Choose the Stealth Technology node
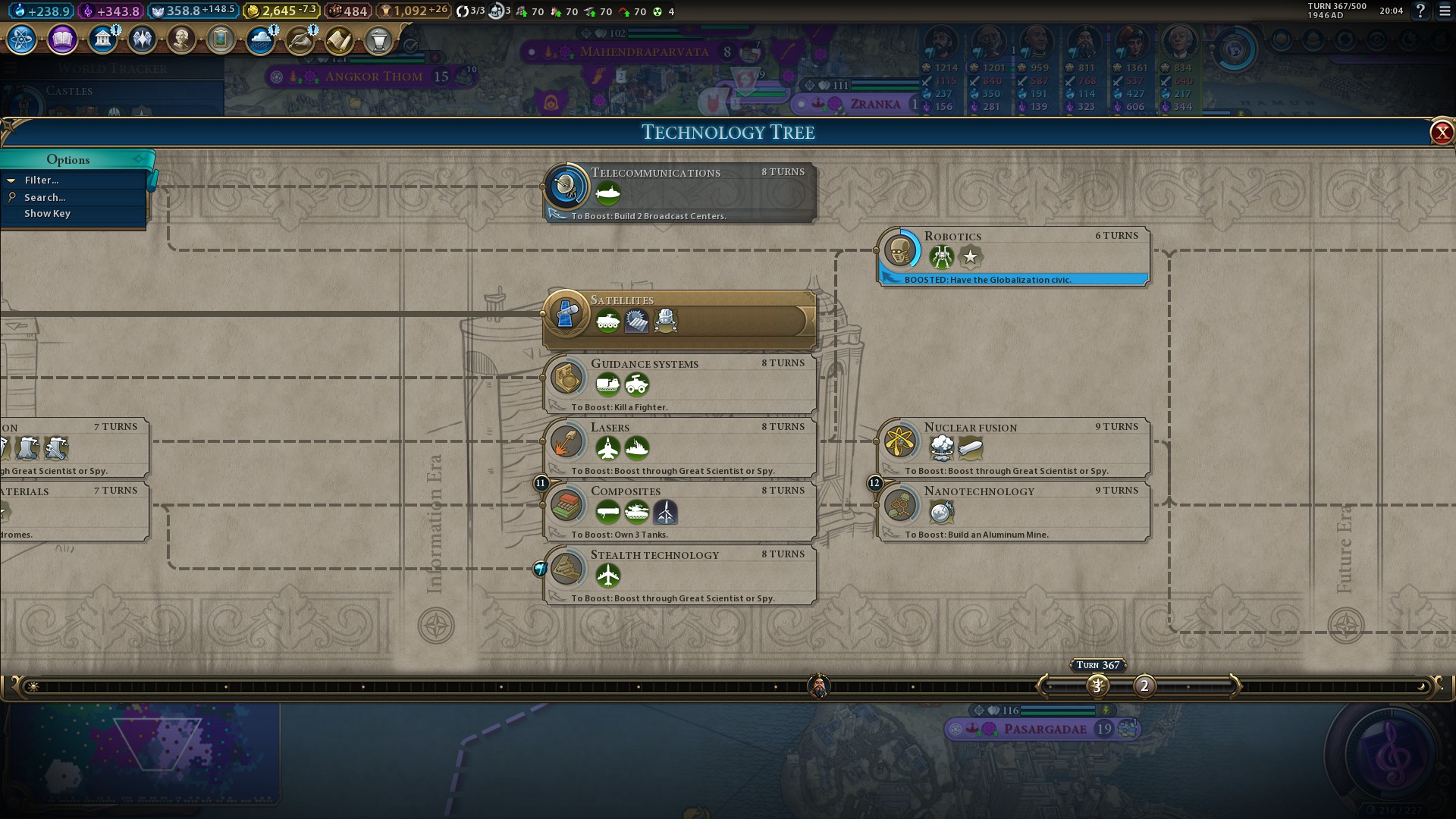Screen dimensions: 1456x819 point(680,575)
